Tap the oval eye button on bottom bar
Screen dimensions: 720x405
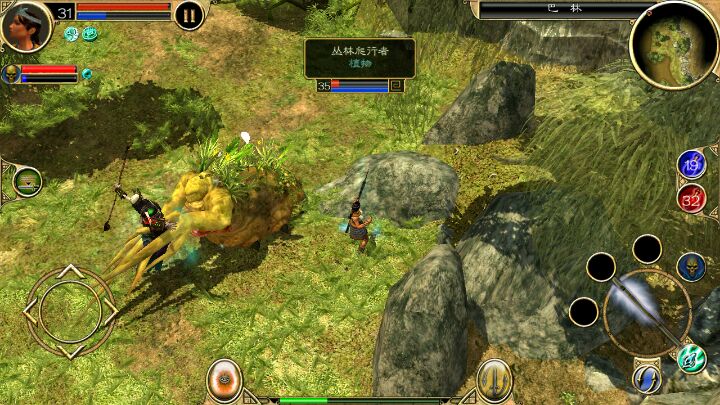click(224, 380)
